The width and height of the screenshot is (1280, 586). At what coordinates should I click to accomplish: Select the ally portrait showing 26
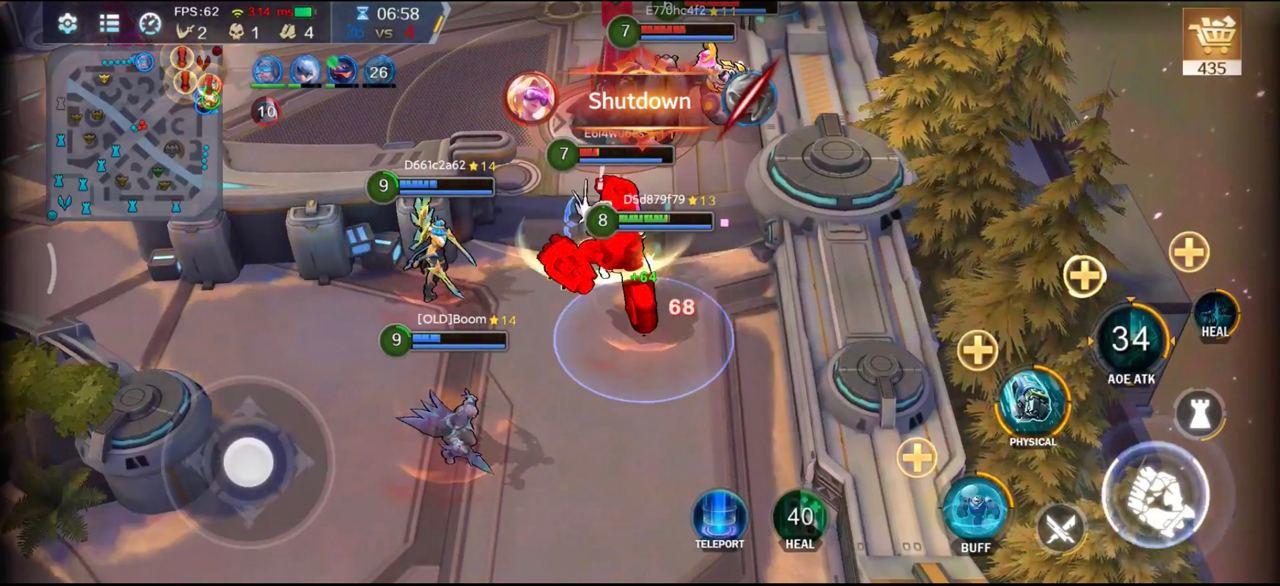[378, 72]
